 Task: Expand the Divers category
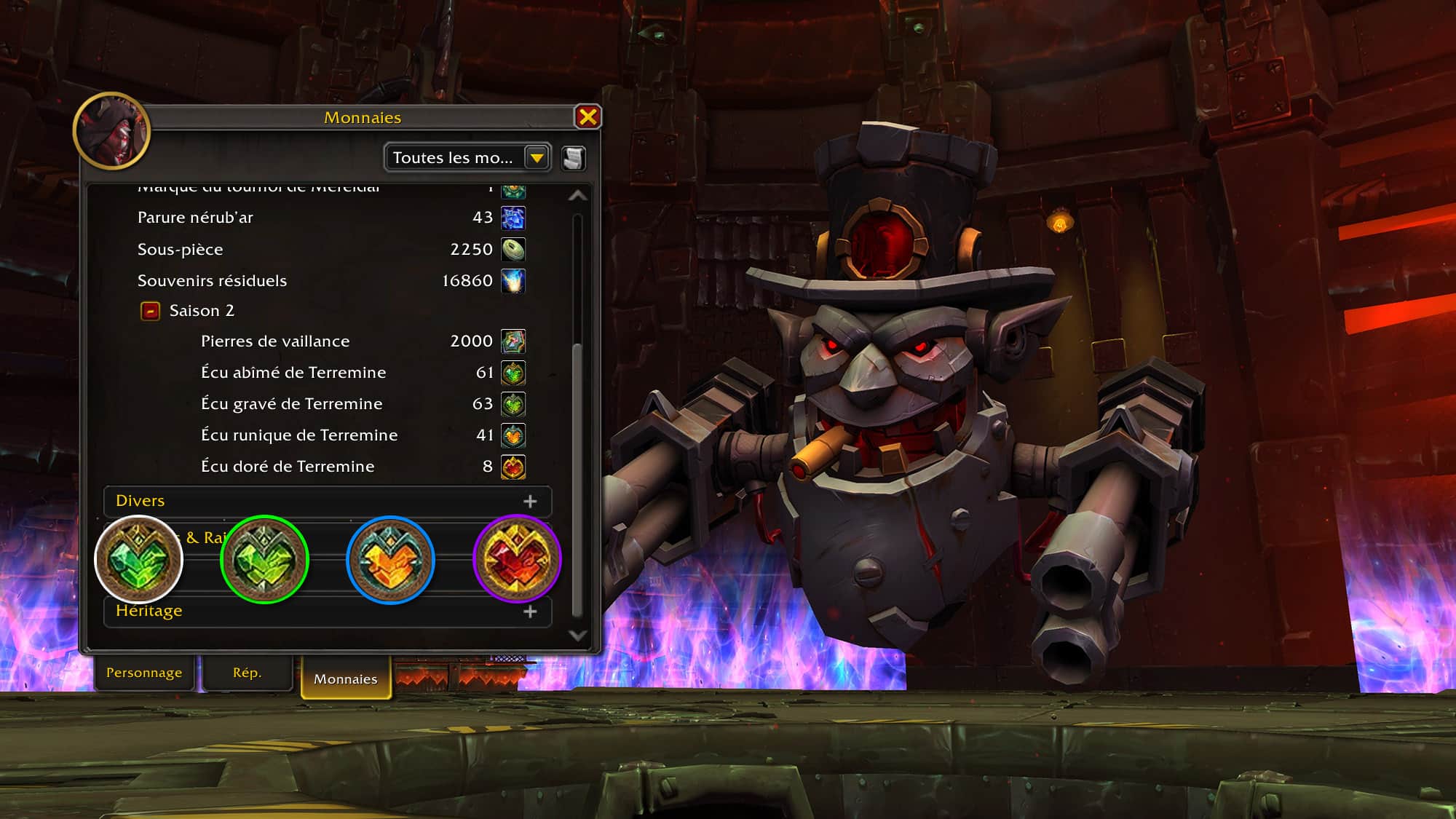530,502
